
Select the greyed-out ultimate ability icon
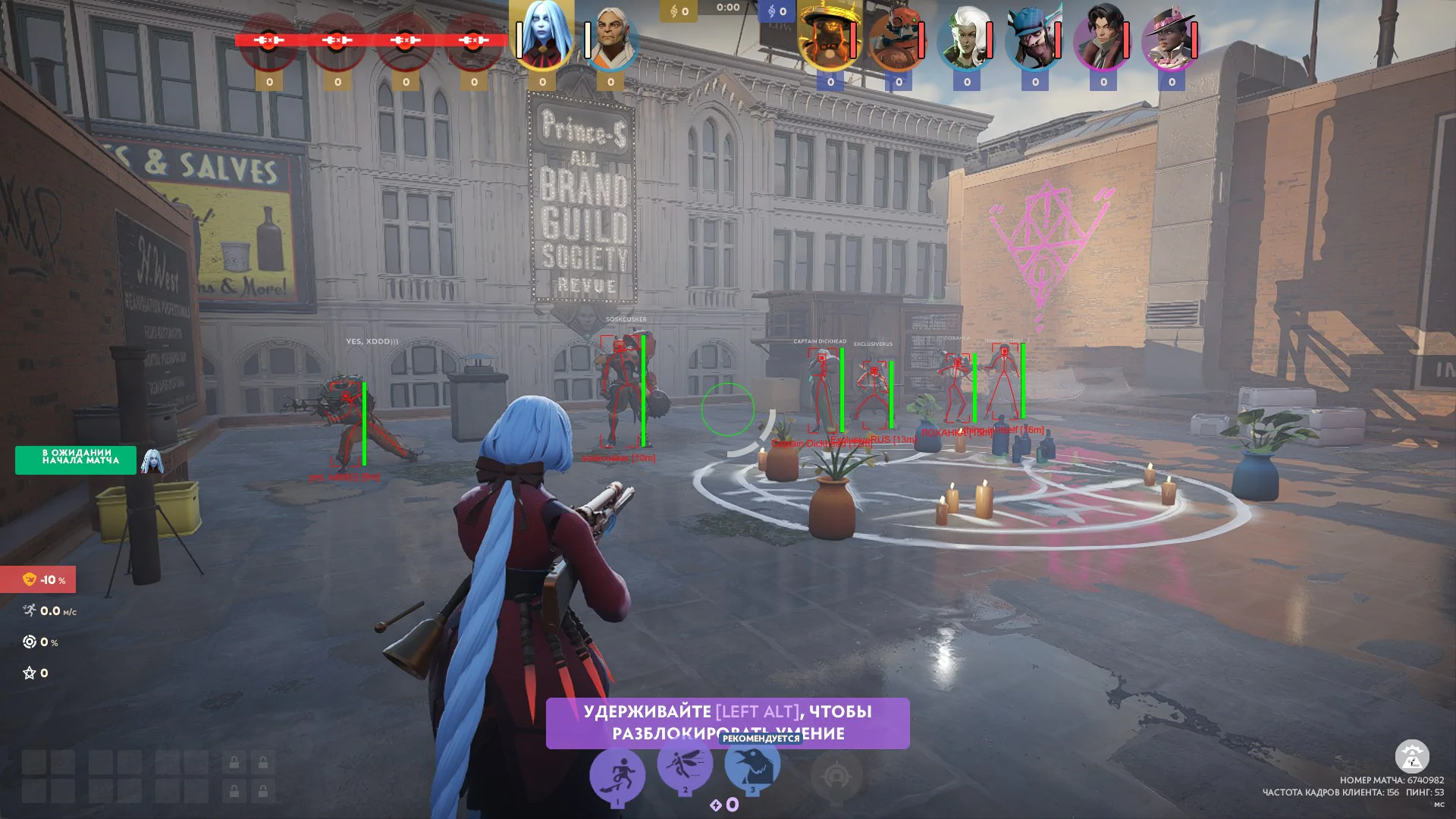pos(836,775)
